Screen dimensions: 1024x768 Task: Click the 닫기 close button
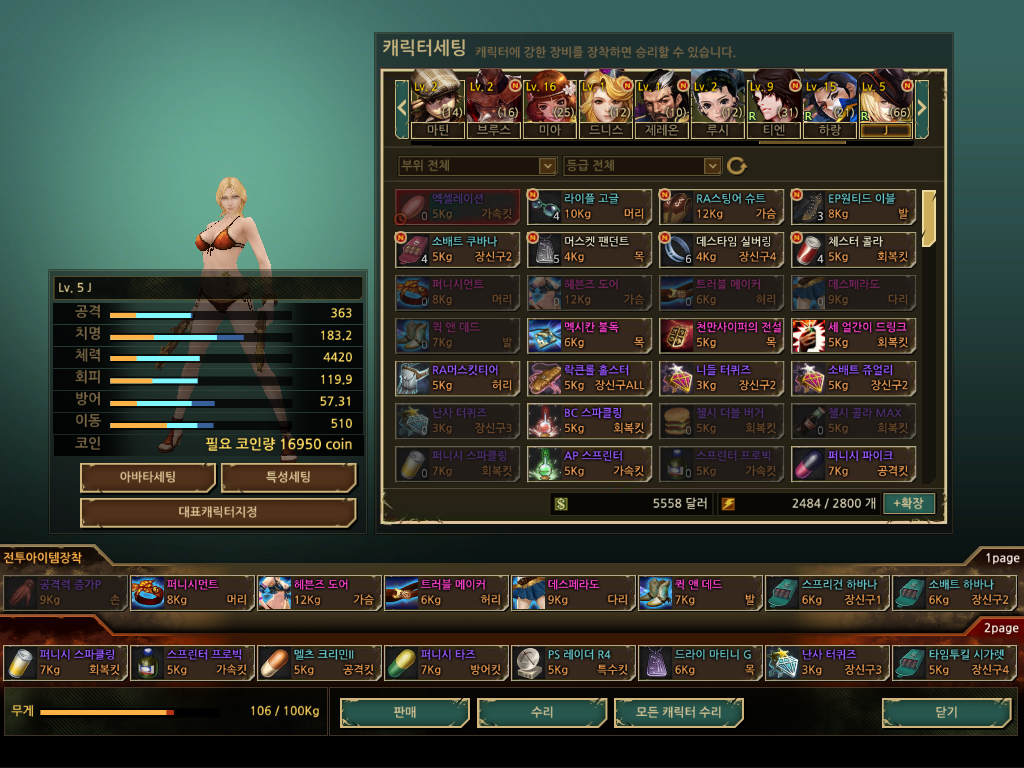[x=946, y=712]
